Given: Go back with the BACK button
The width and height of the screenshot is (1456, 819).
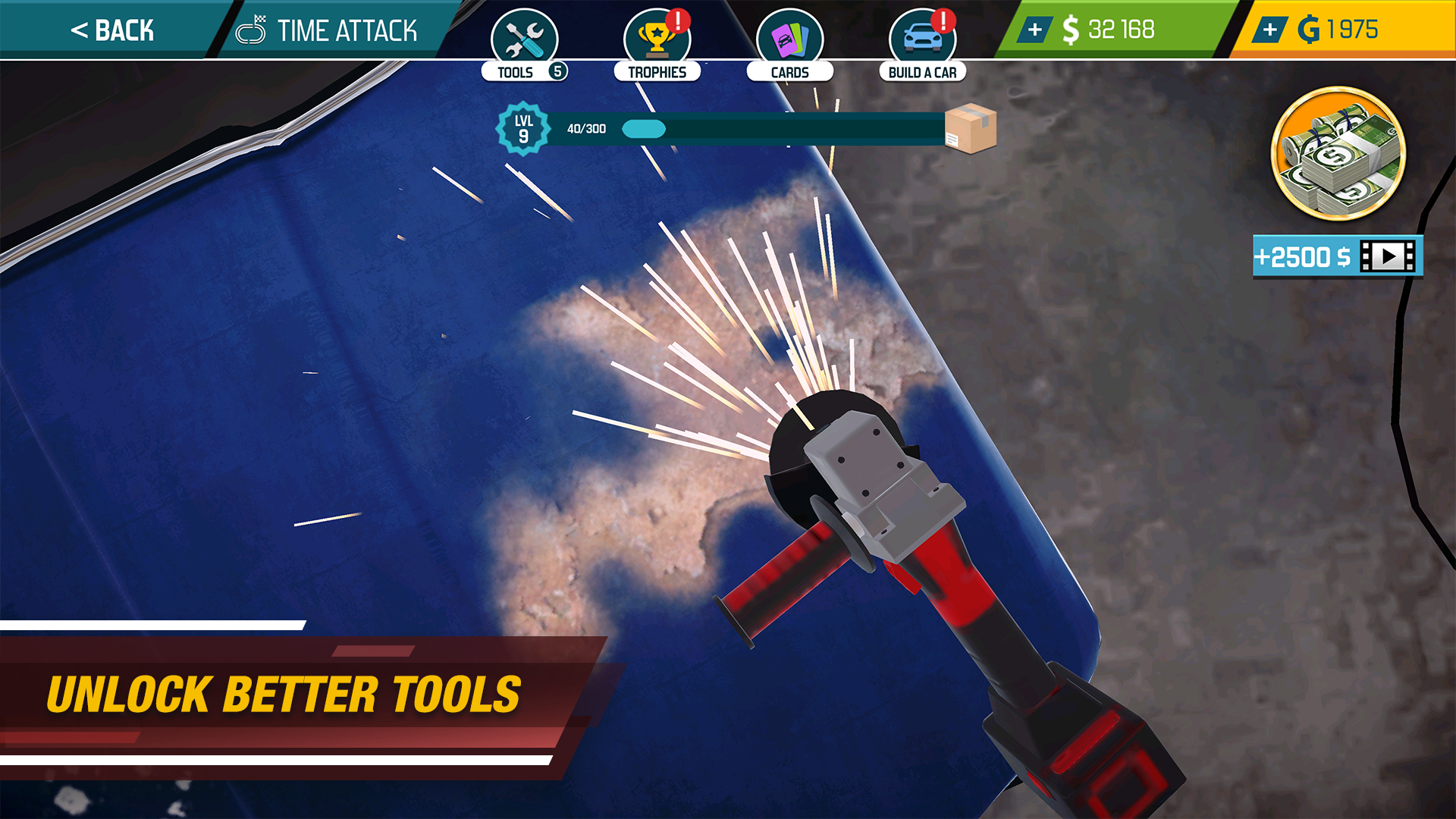Looking at the screenshot, I should [110, 30].
